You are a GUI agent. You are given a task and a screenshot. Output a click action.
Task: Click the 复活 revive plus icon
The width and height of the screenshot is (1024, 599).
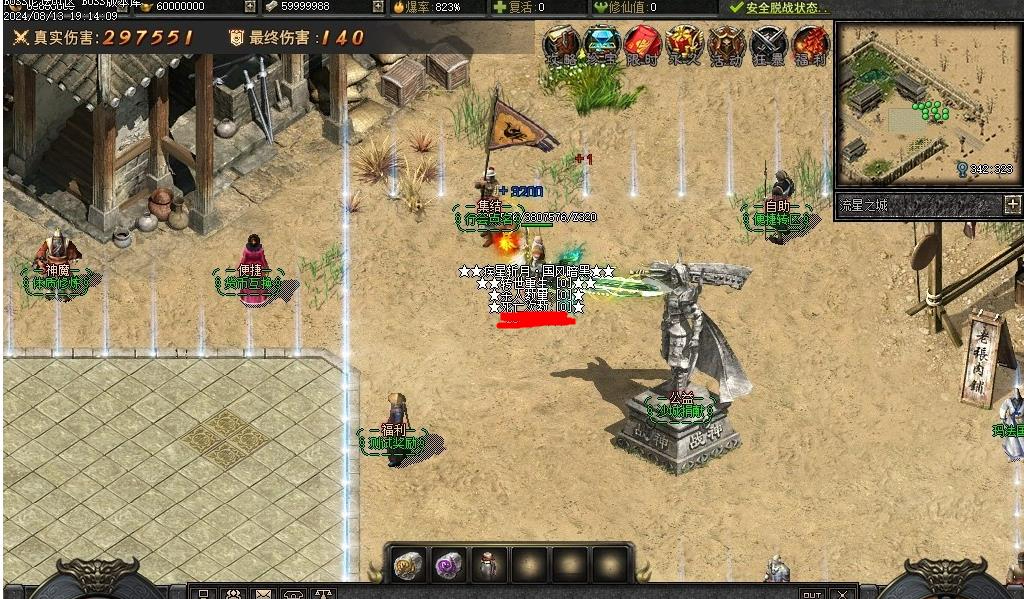coord(500,7)
